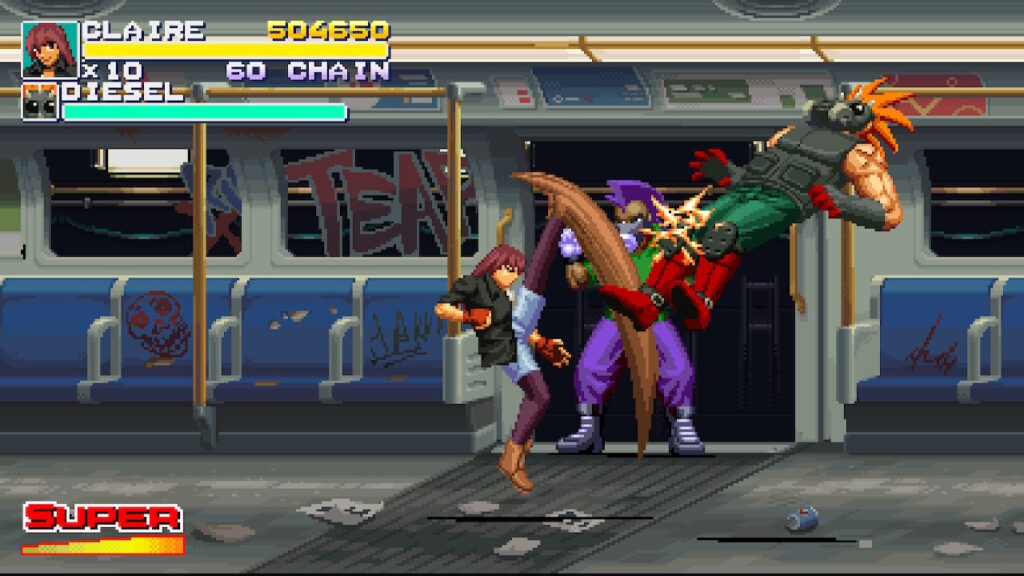Select the Diesel enemy portrait

click(40, 102)
